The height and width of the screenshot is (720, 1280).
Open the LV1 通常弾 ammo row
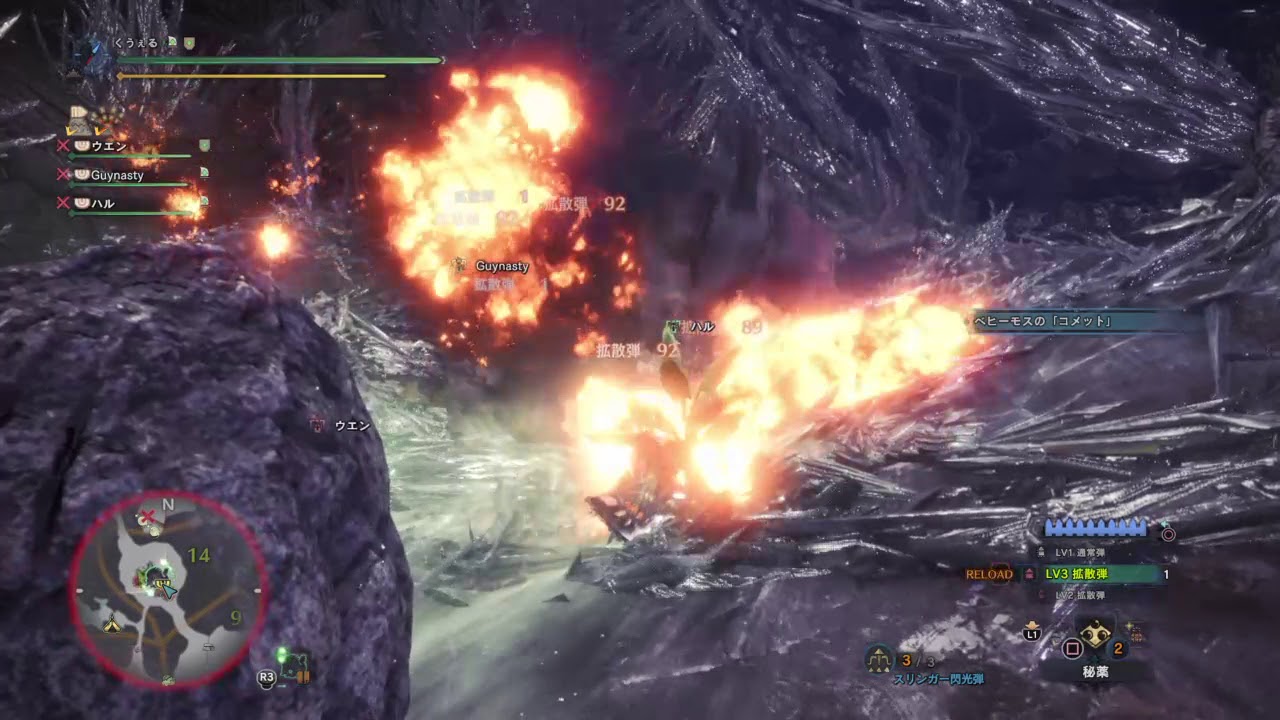[x=1080, y=550]
